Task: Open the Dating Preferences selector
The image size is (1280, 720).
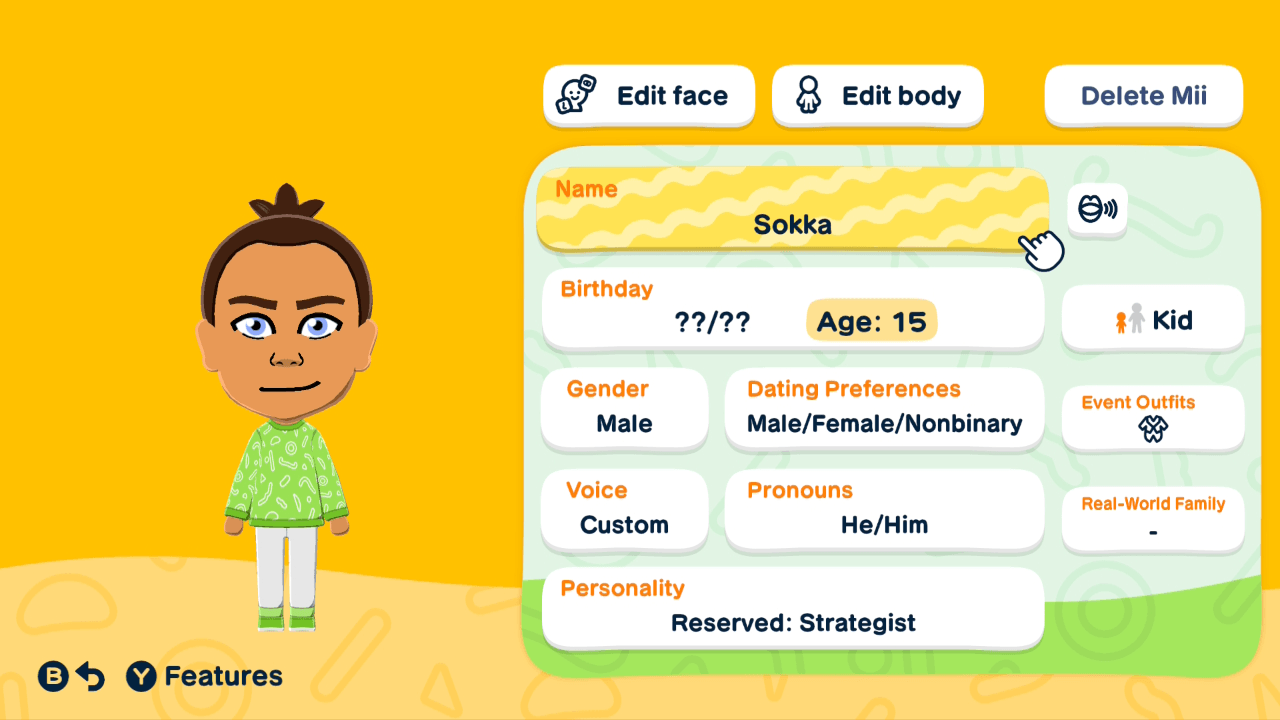Action: click(884, 410)
